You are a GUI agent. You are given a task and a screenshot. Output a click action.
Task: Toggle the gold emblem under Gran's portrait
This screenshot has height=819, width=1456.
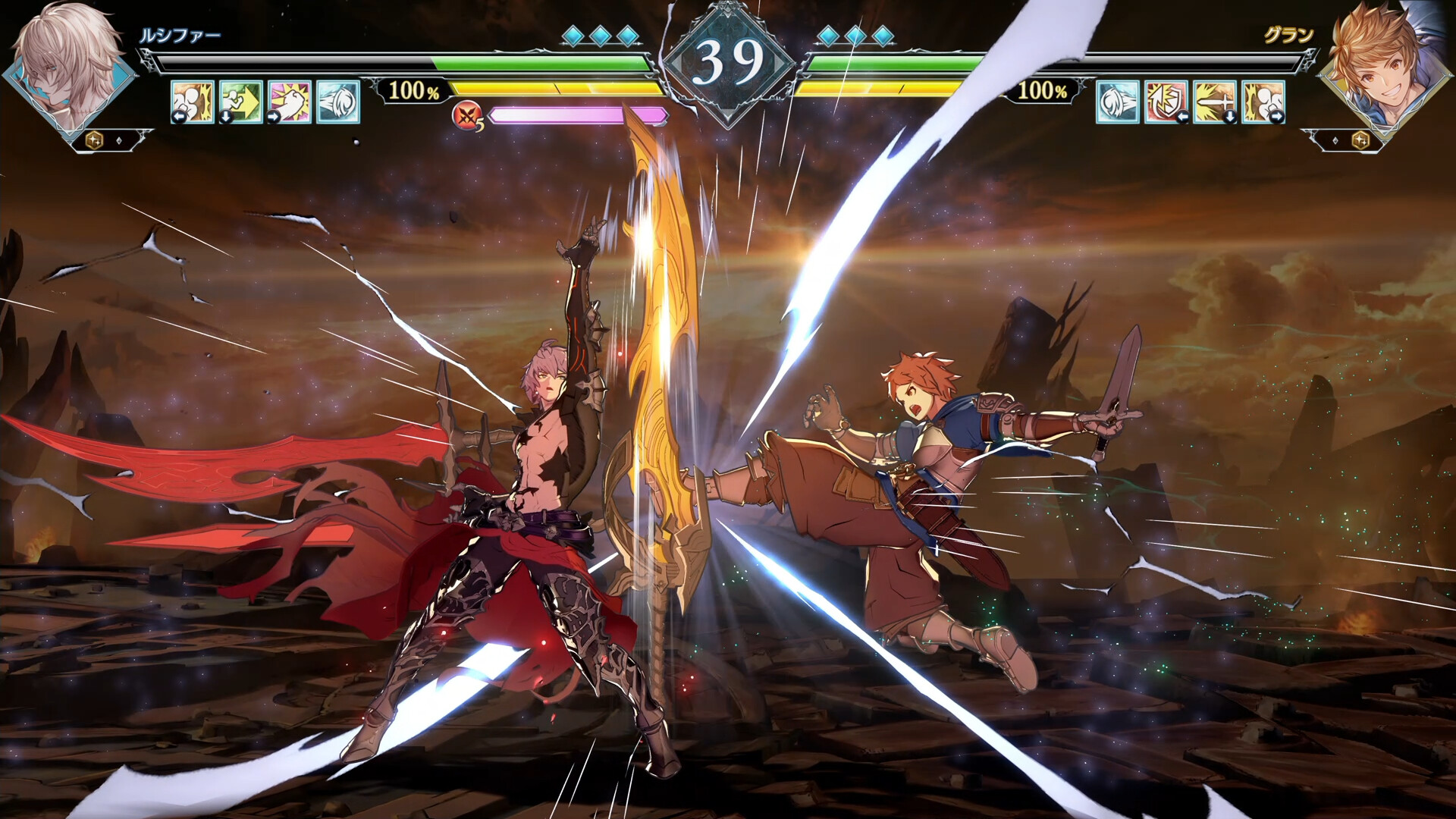tap(1360, 140)
